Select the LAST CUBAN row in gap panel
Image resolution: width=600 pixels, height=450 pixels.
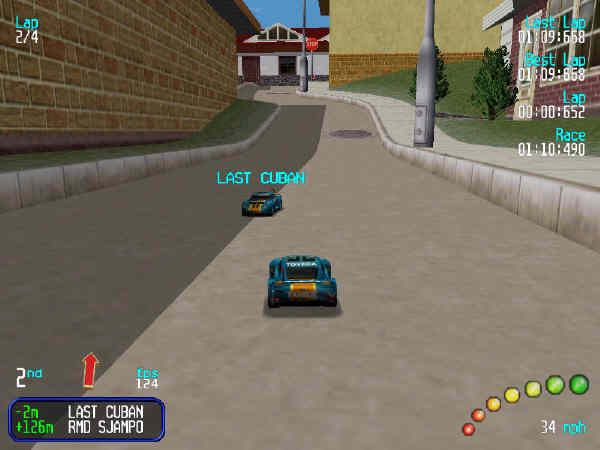pyautogui.click(x=86, y=411)
